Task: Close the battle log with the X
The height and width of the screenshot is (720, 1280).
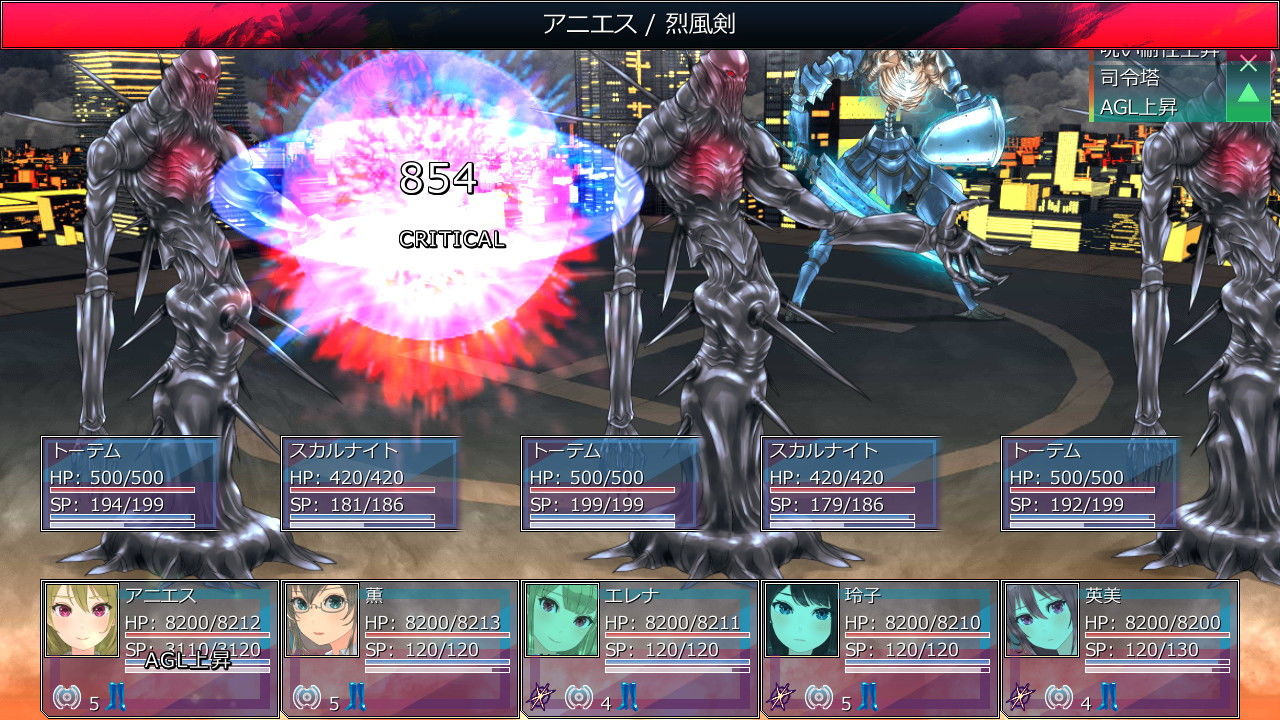Action: (x=1248, y=65)
